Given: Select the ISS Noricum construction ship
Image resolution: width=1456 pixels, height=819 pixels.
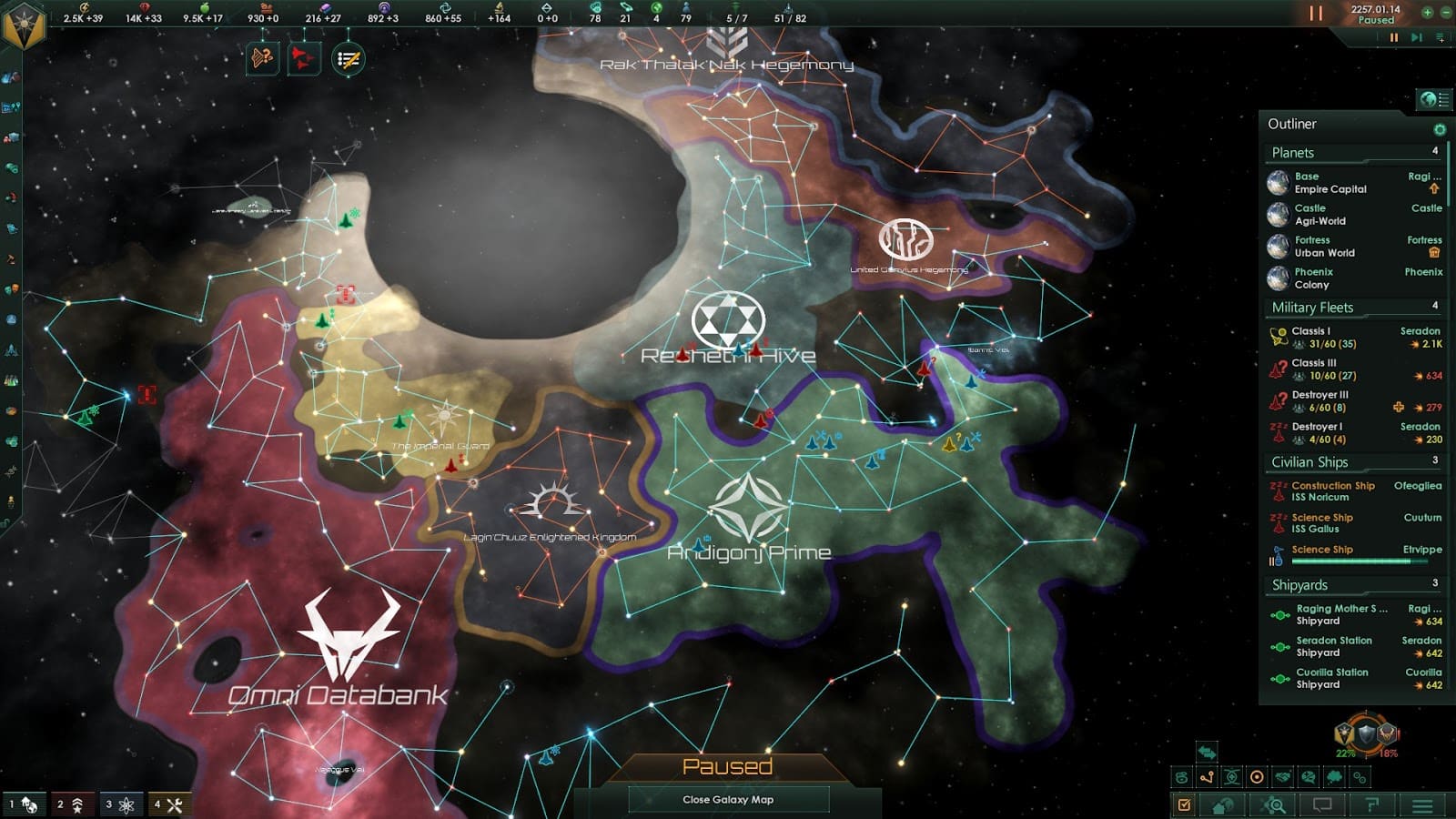Looking at the screenshot, I should point(1325,491).
